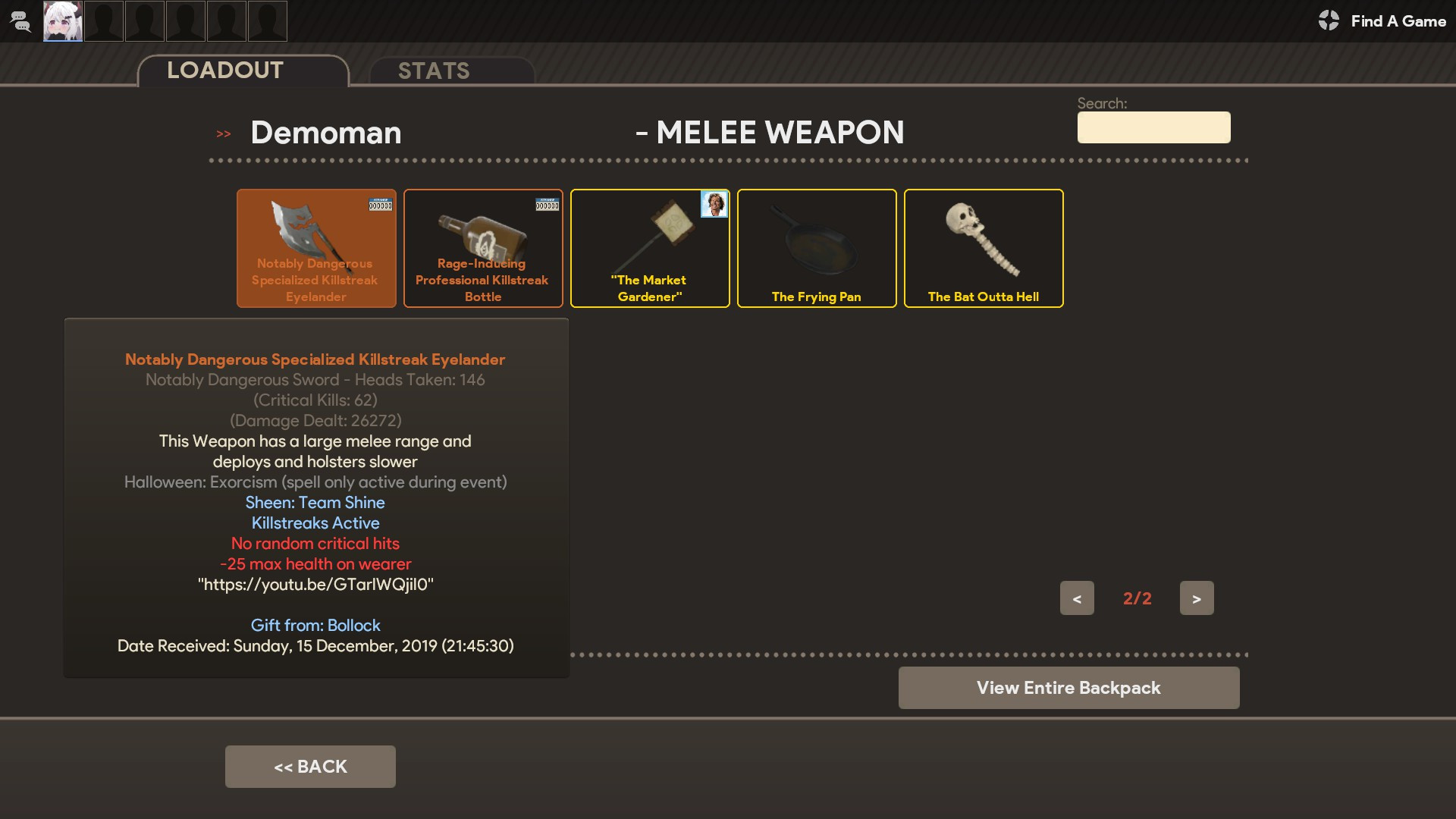Open View Entire Backpack
The width and height of the screenshot is (1456, 819).
click(1068, 688)
